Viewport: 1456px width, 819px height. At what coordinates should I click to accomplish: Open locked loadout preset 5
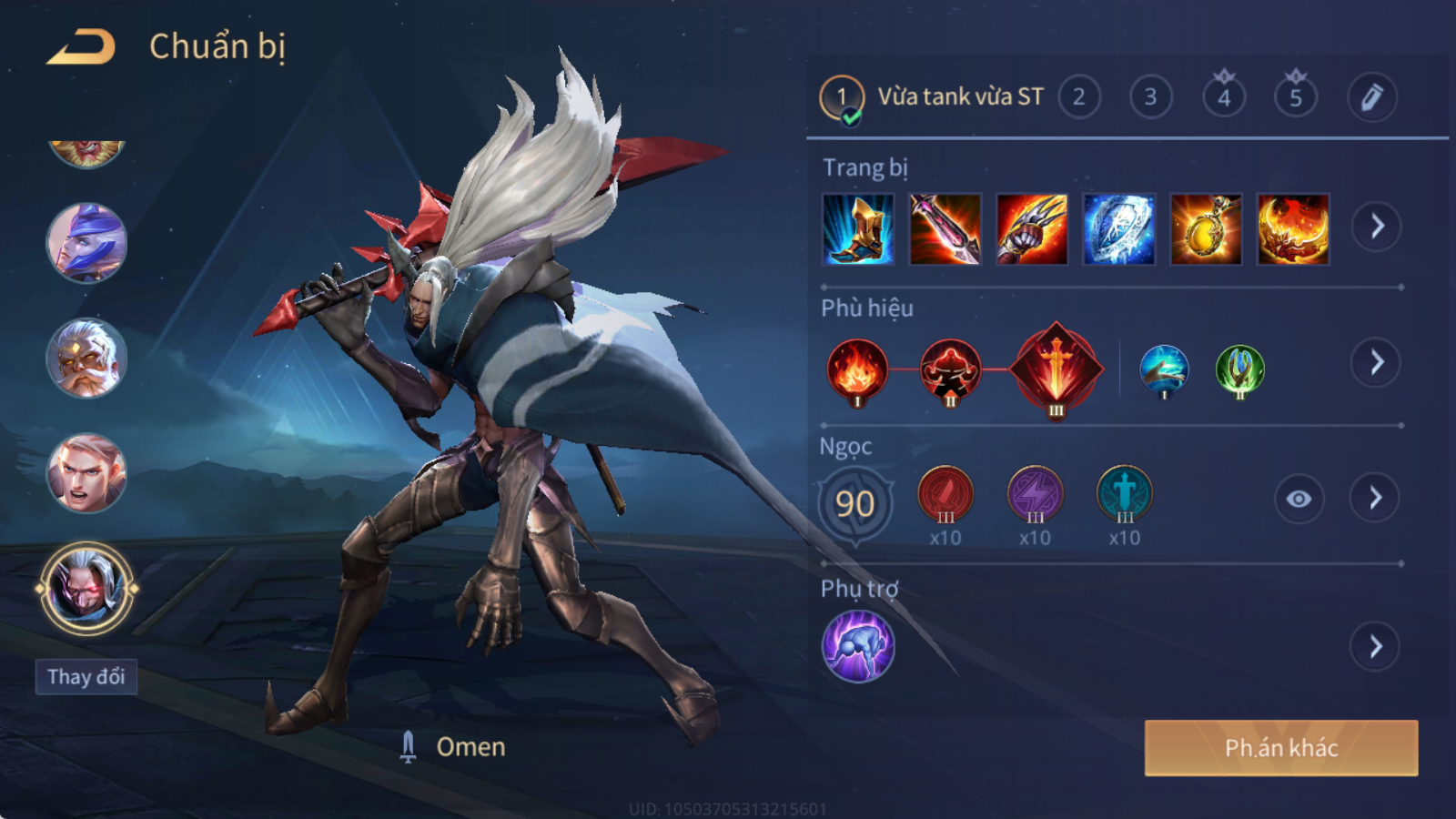tap(1296, 97)
